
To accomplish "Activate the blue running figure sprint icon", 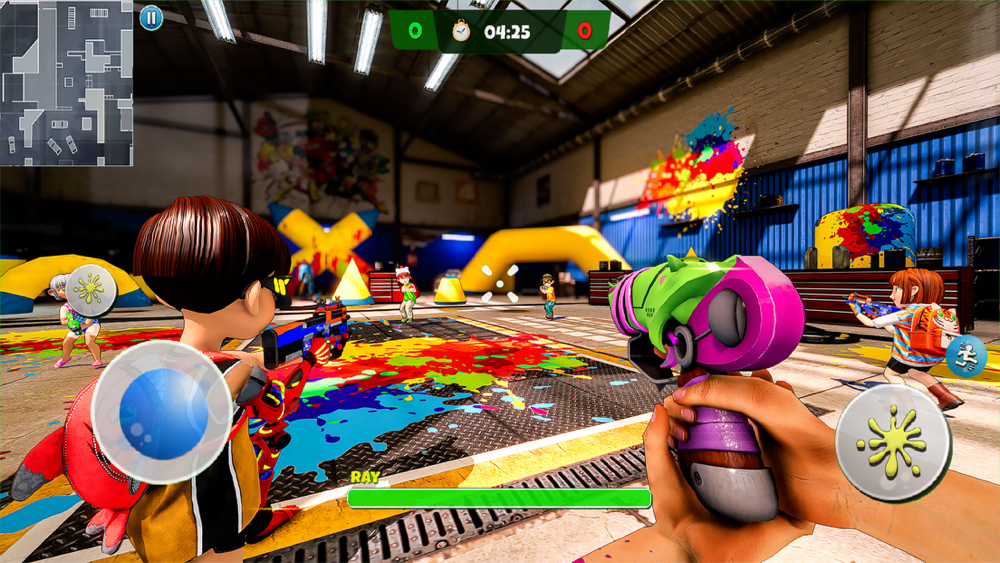I will click(967, 356).
